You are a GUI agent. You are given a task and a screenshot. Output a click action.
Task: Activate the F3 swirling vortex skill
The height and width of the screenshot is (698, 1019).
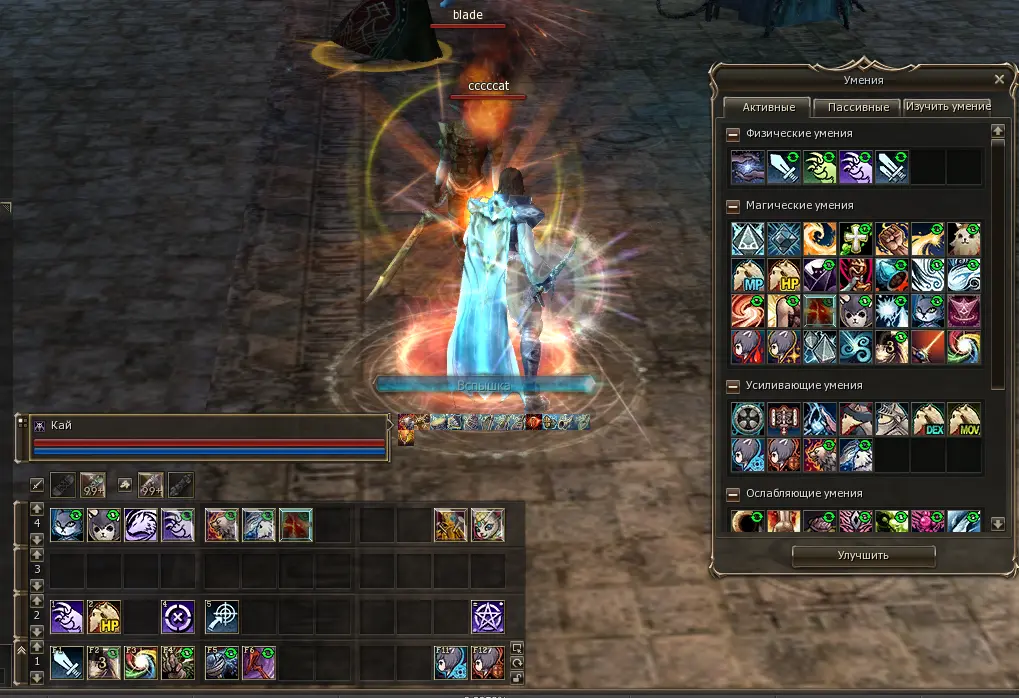tap(140, 663)
